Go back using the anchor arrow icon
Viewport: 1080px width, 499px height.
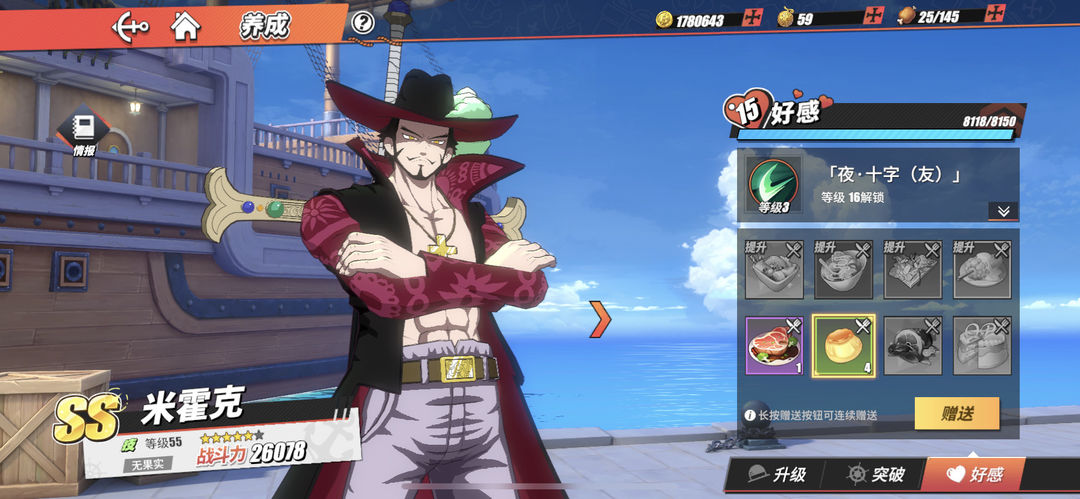(x=131, y=25)
